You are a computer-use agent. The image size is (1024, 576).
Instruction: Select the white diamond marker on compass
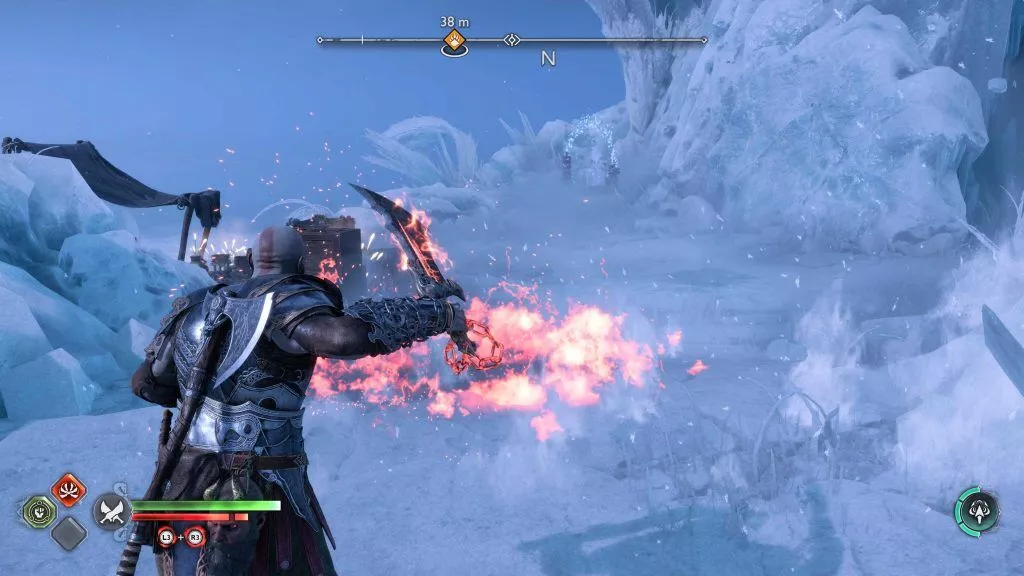tap(512, 41)
